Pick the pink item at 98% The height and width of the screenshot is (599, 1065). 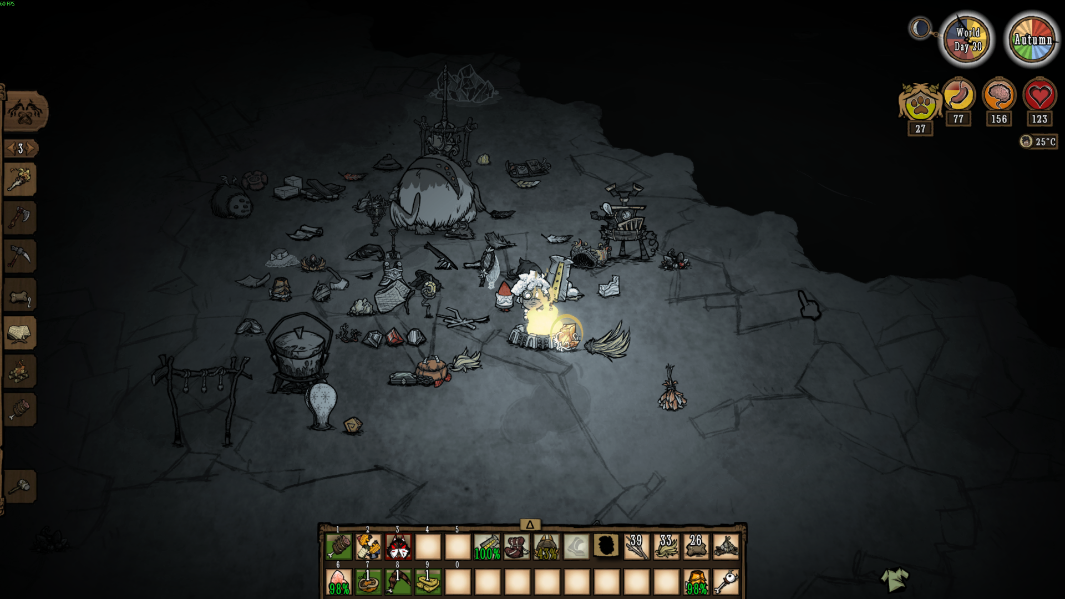pos(339,581)
